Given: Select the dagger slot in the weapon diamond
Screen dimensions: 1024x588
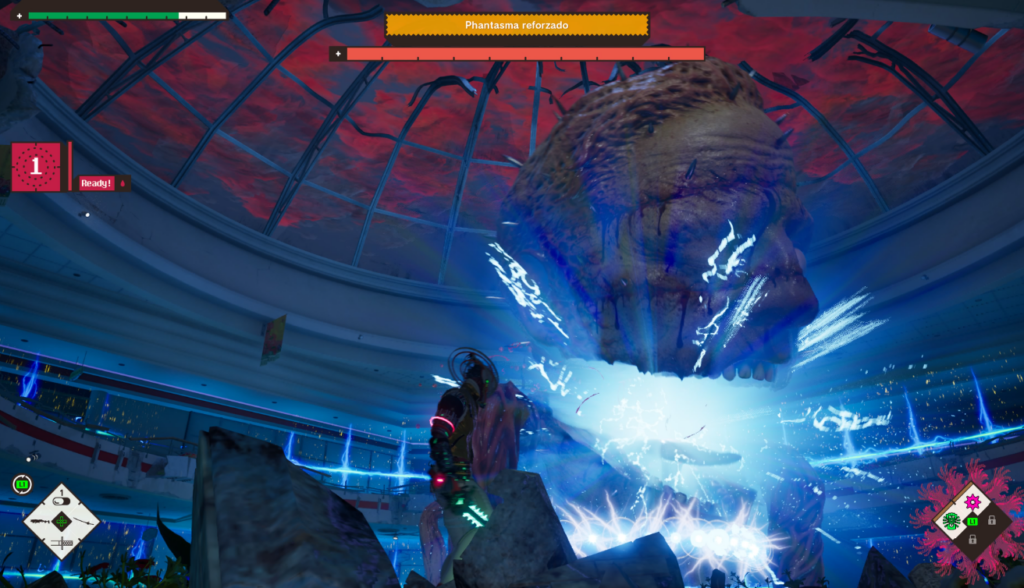Looking at the screenshot, I should pos(61,543).
